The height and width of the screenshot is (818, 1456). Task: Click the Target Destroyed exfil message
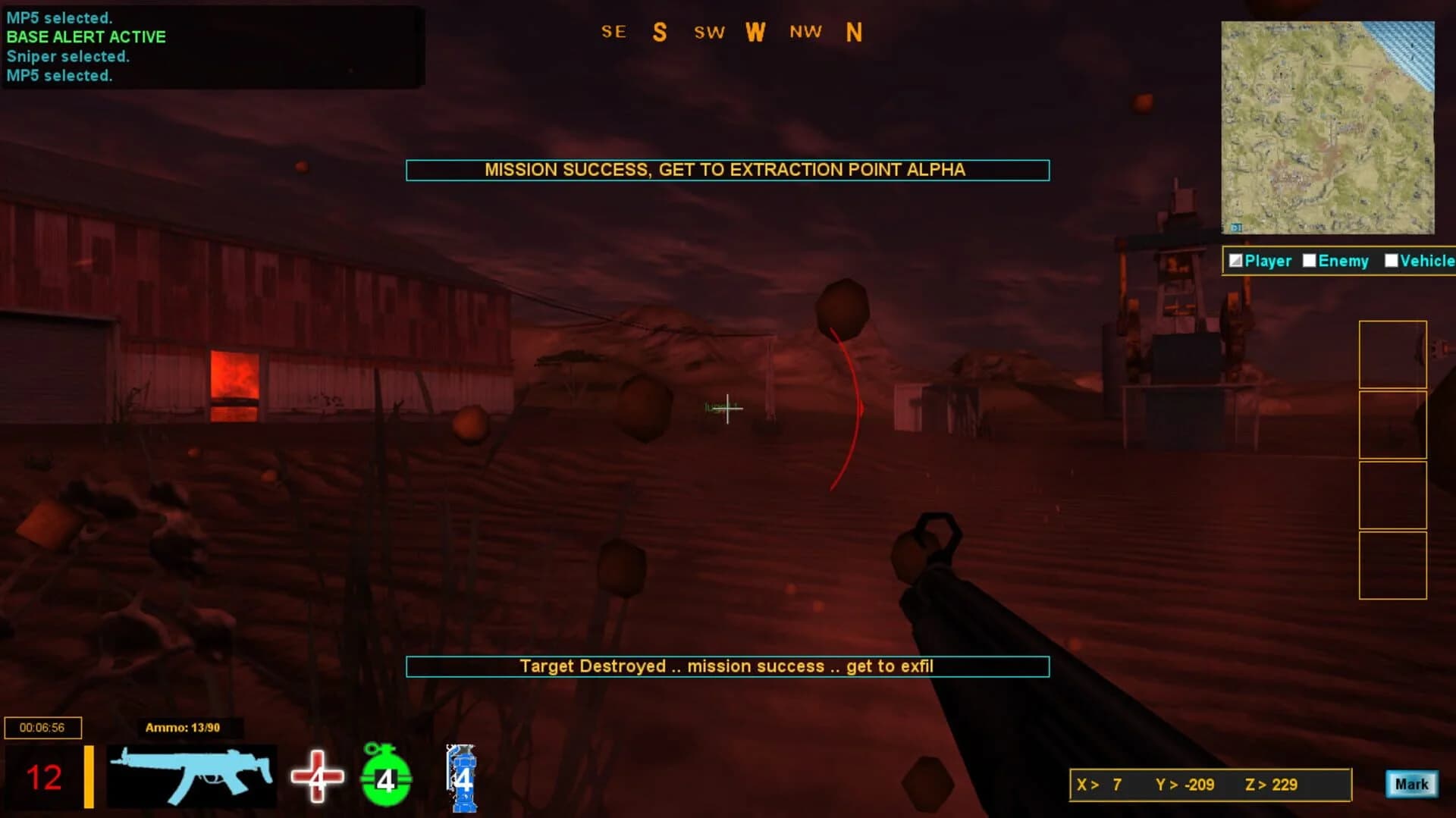(x=726, y=666)
